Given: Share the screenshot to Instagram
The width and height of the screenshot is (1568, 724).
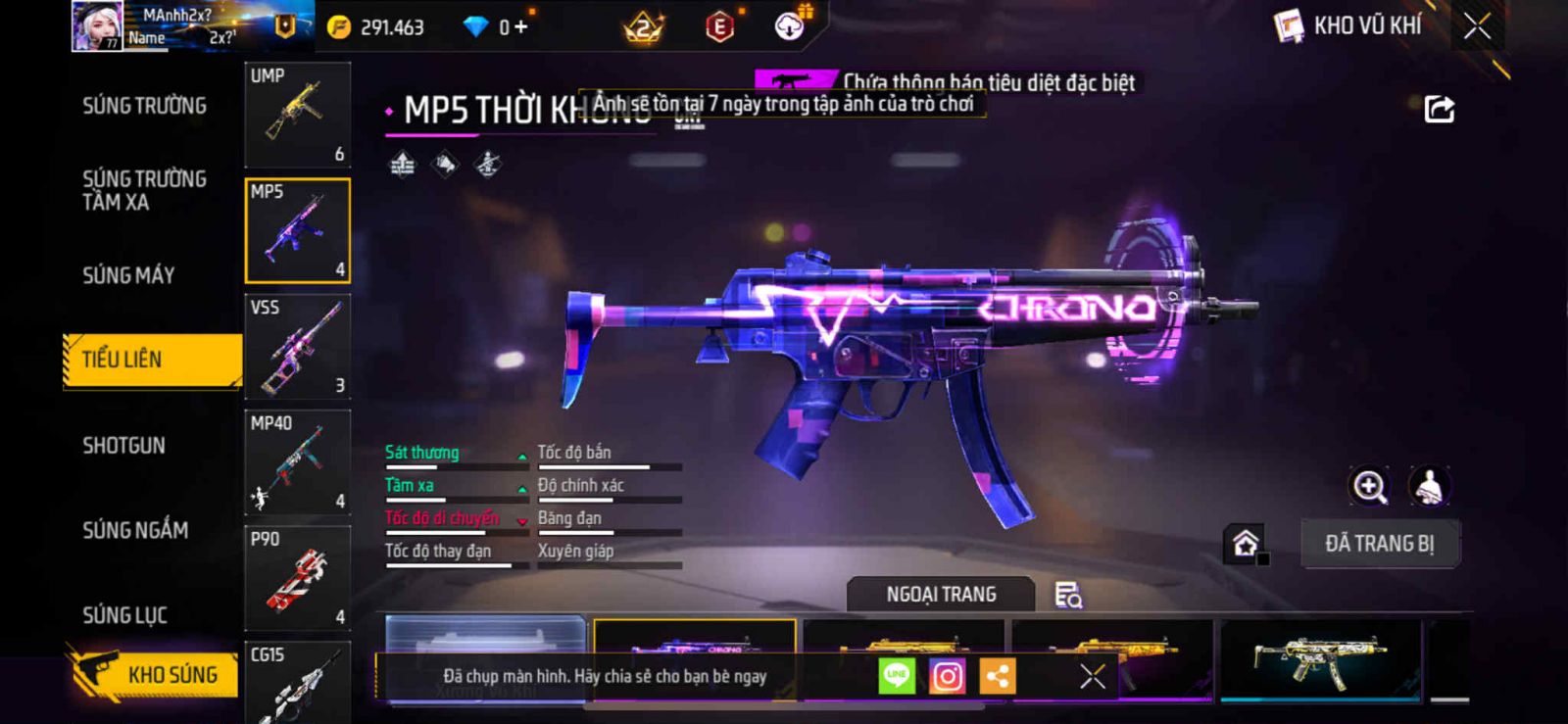Looking at the screenshot, I should click(947, 676).
